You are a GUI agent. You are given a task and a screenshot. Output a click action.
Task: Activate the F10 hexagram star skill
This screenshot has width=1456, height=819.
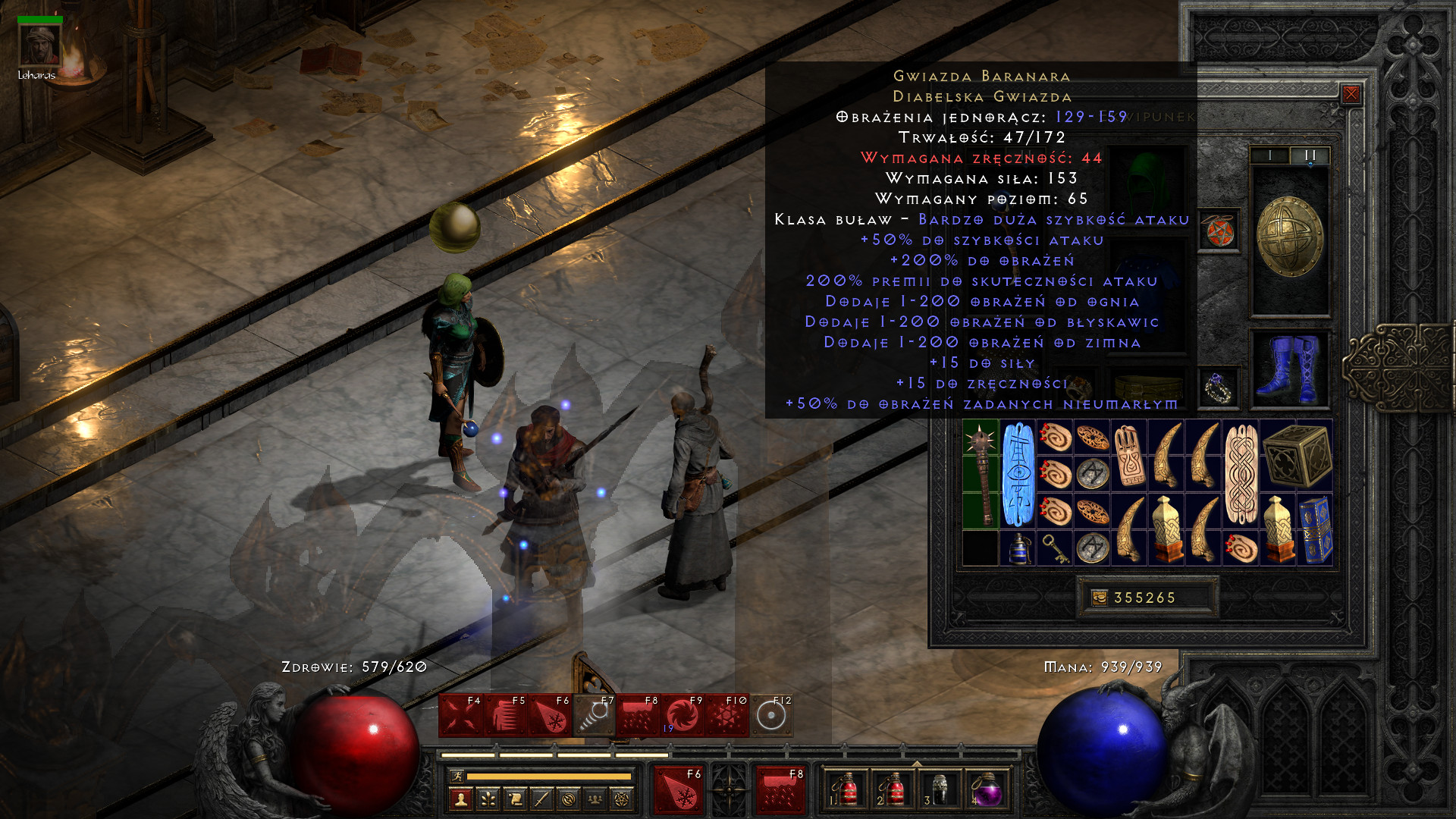[726, 716]
